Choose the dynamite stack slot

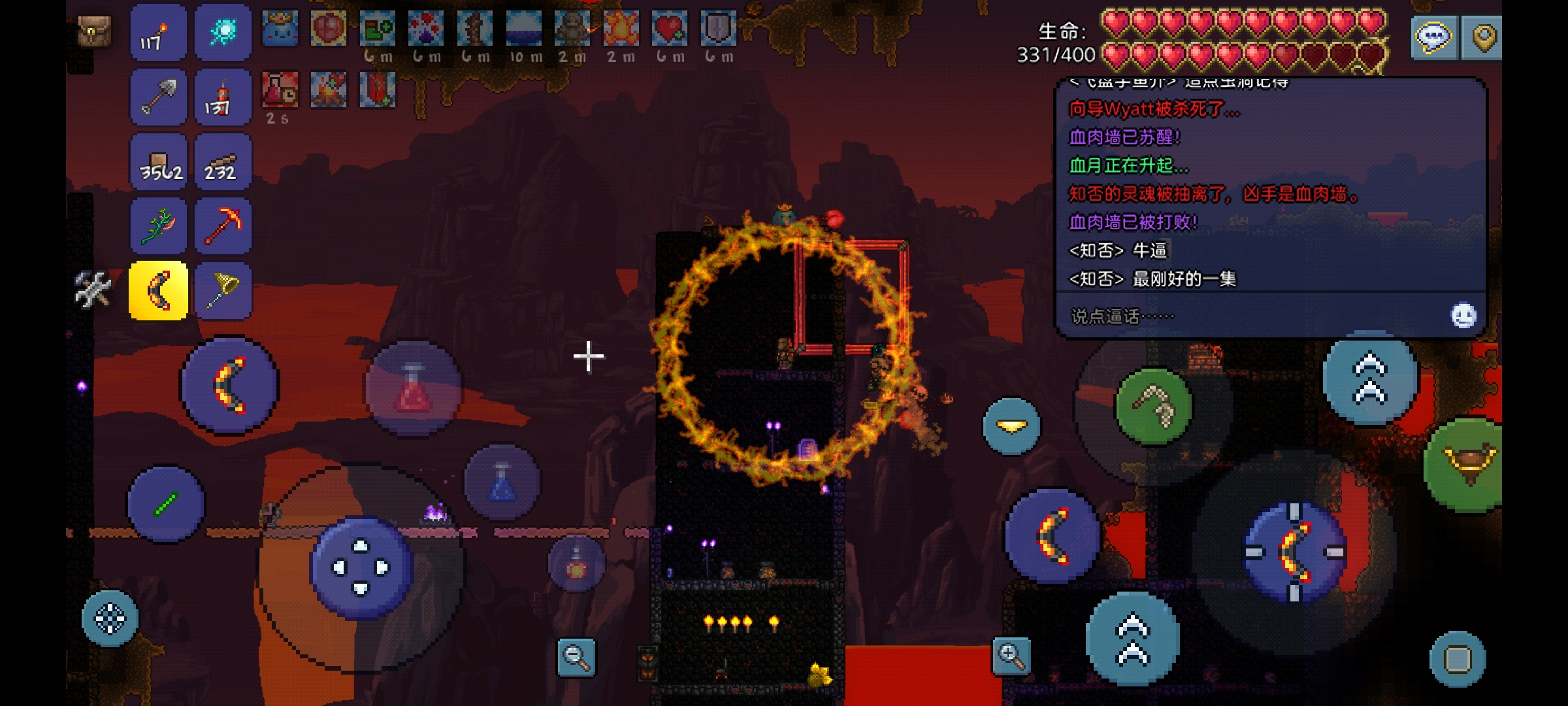[x=223, y=97]
